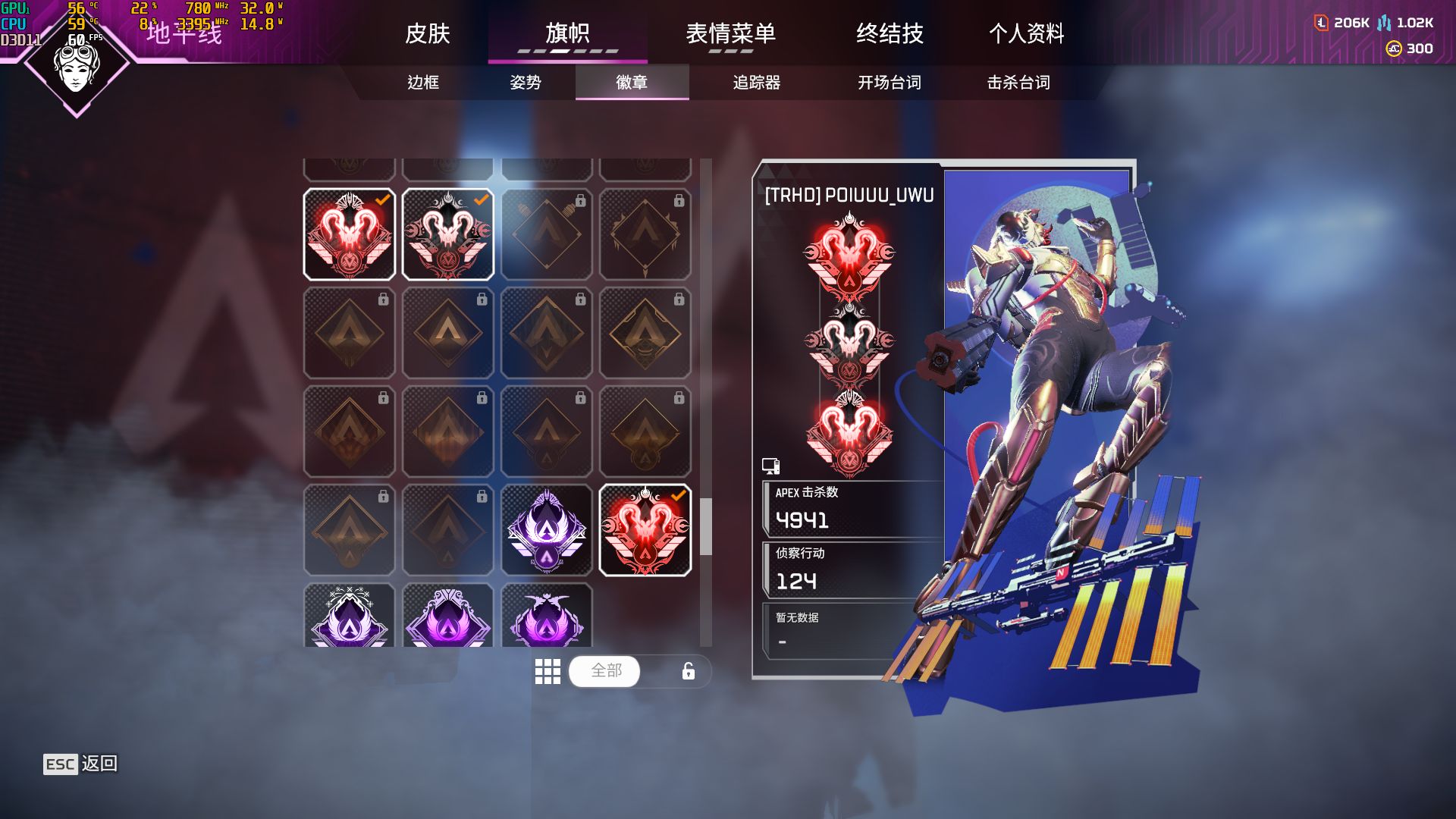Click the PC platform icon above the stats
1456x819 pixels.
click(770, 464)
